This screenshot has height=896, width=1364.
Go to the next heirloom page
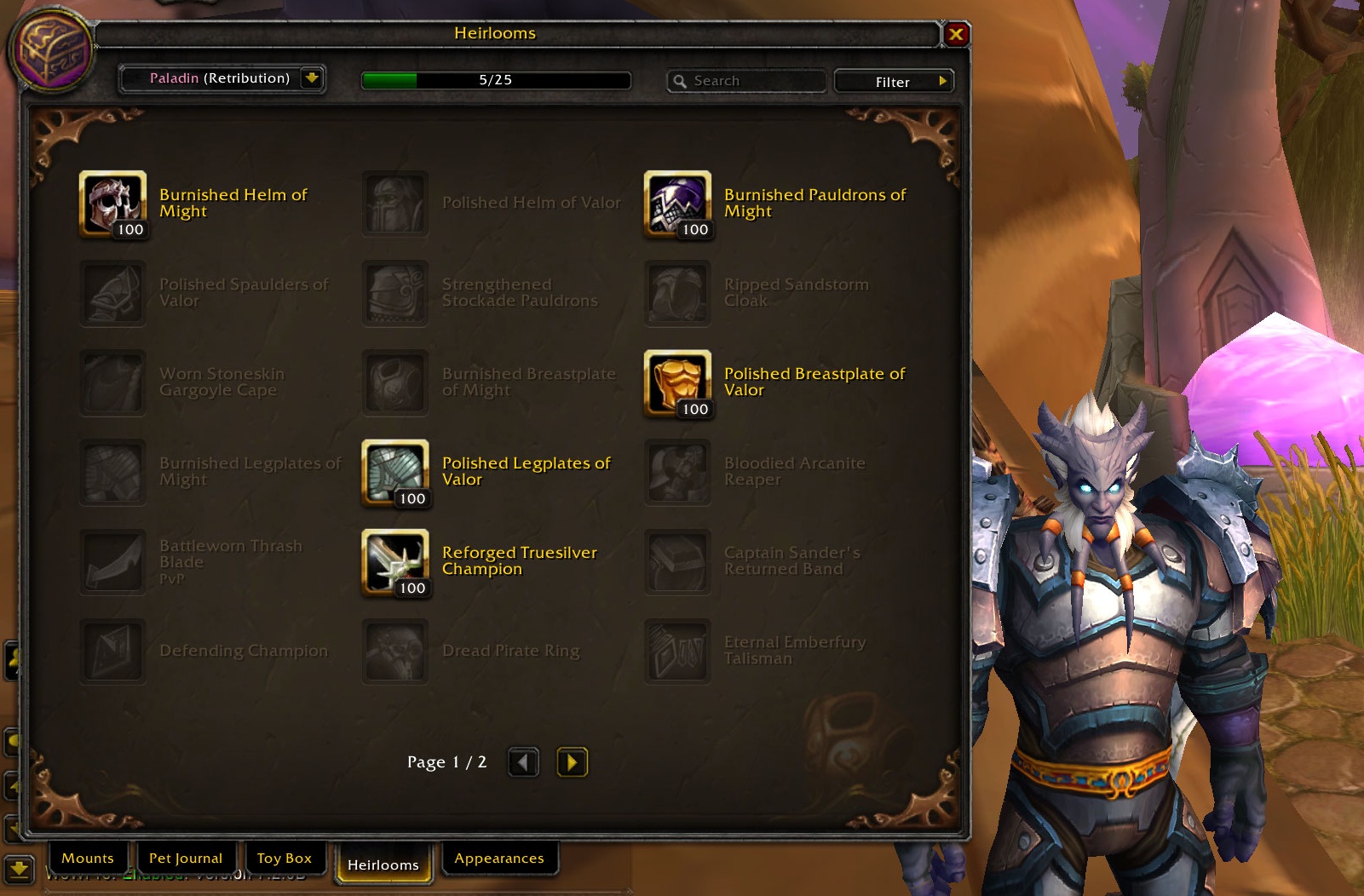click(572, 761)
